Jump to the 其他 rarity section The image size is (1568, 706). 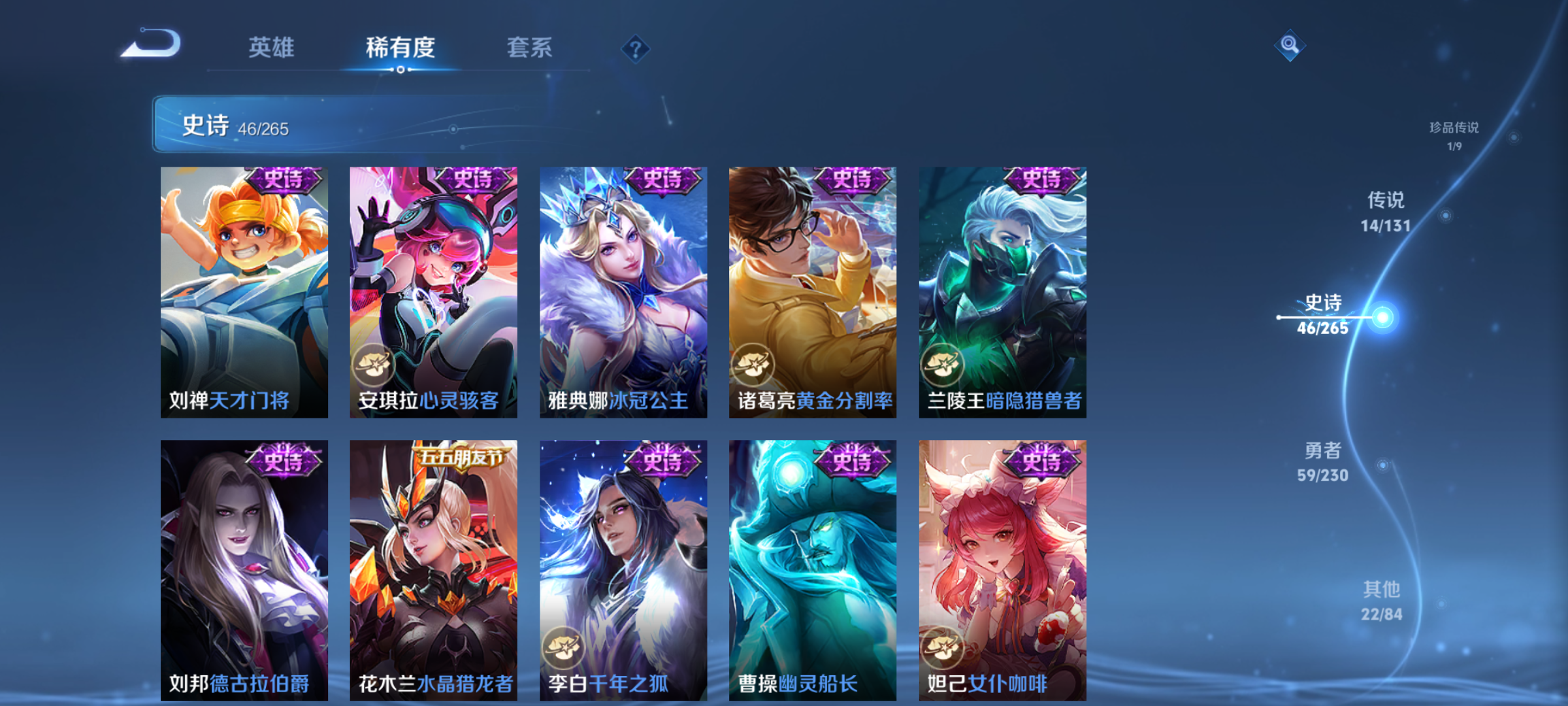pyautogui.click(x=1381, y=601)
